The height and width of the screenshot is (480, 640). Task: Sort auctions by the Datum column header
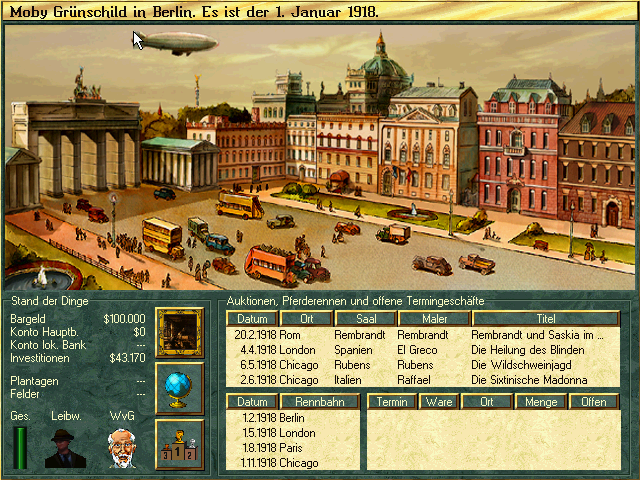251,319
